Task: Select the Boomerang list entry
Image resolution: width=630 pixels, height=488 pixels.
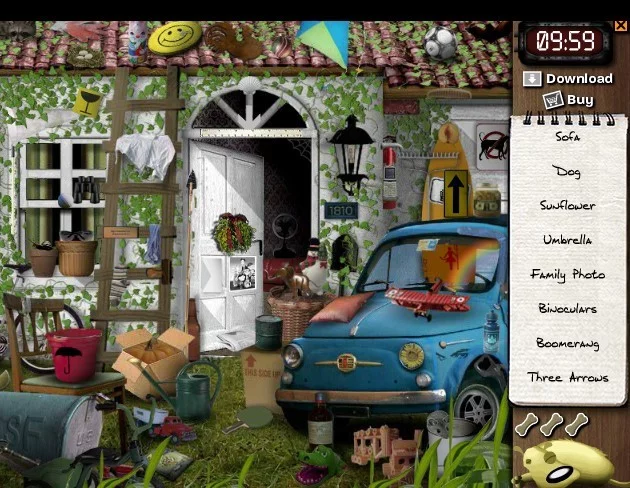Action: pyautogui.click(x=567, y=343)
